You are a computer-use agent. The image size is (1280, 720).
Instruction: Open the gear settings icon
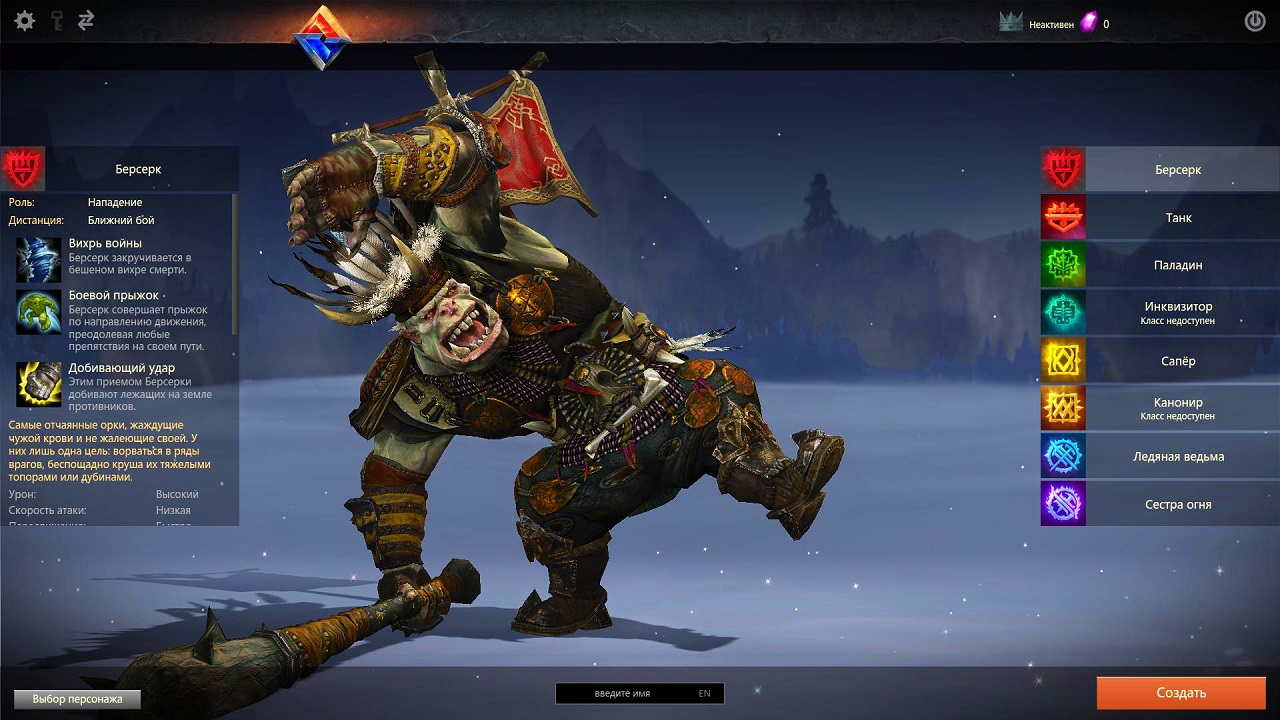point(25,21)
